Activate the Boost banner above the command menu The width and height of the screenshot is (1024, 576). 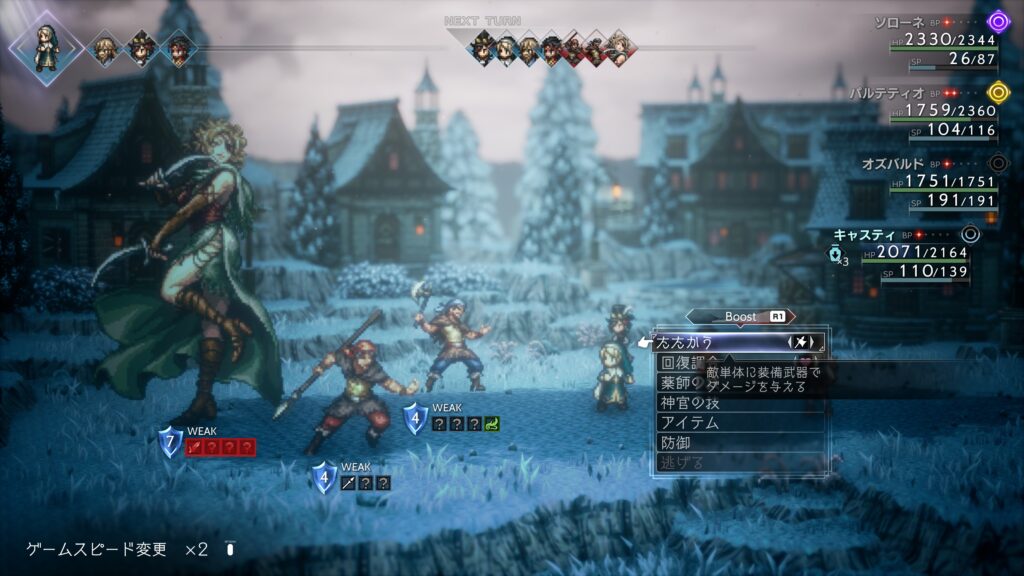742,317
